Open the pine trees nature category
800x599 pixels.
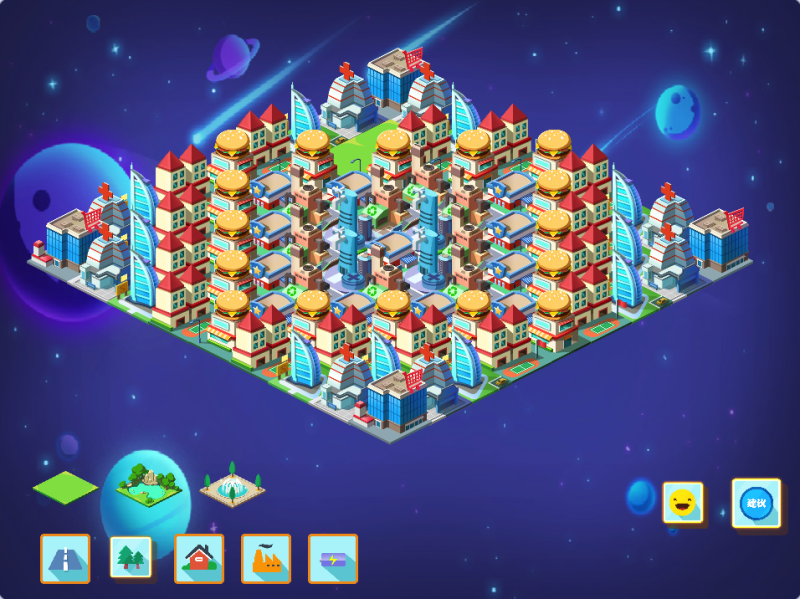(131, 558)
